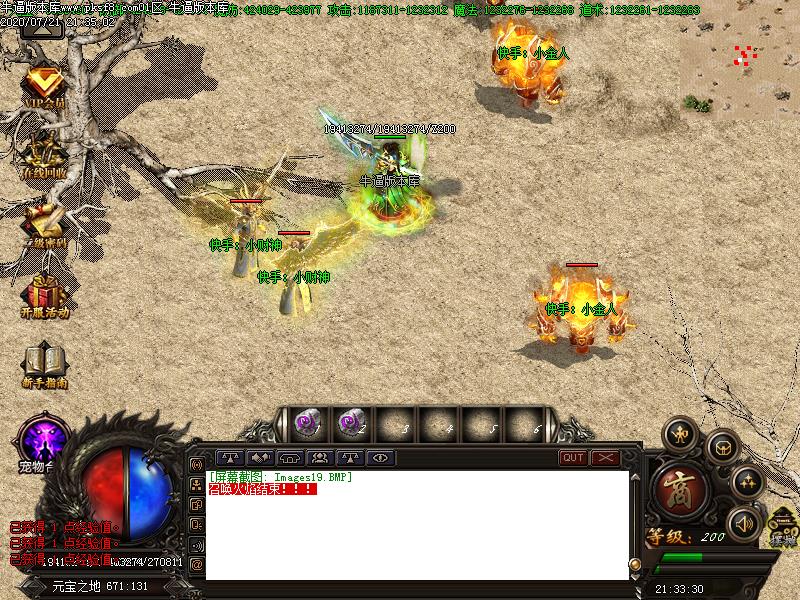
Task: Open the skills three-star round button
Action: pyautogui.click(x=746, y=483)
